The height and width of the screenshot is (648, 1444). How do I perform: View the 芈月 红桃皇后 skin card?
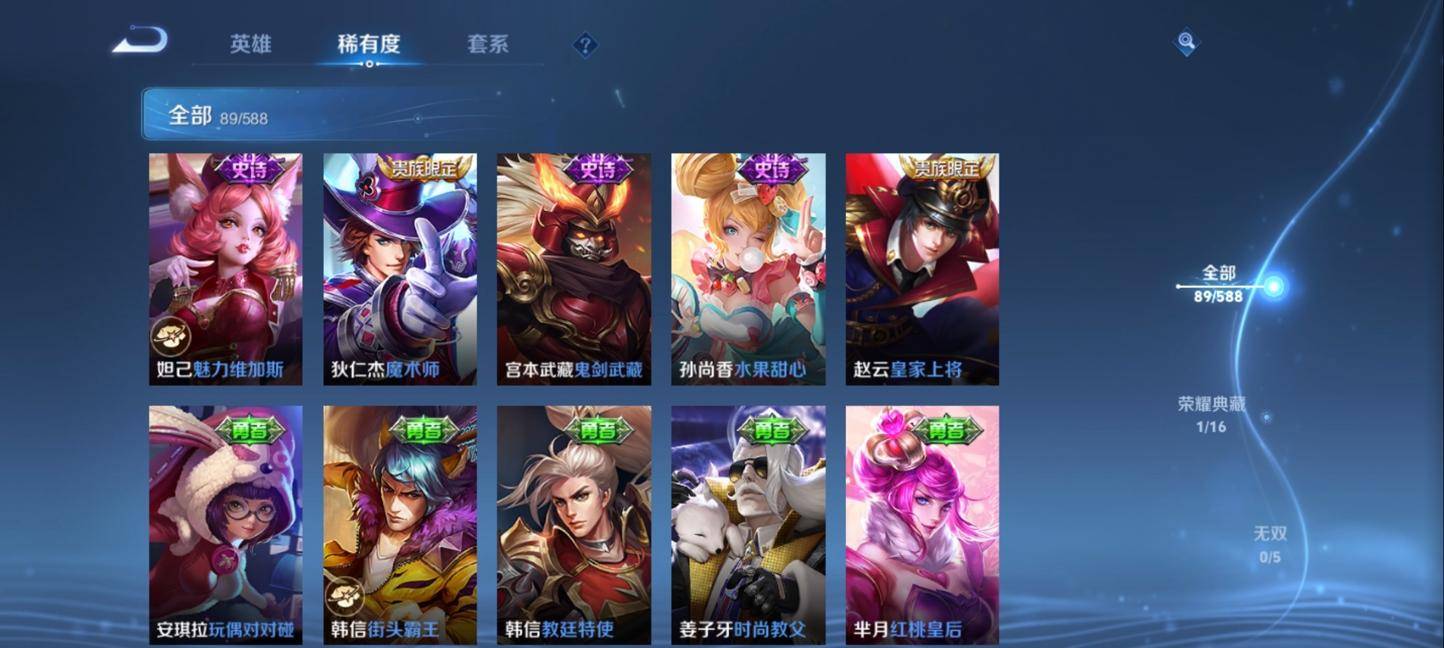[x=922, y=525]
